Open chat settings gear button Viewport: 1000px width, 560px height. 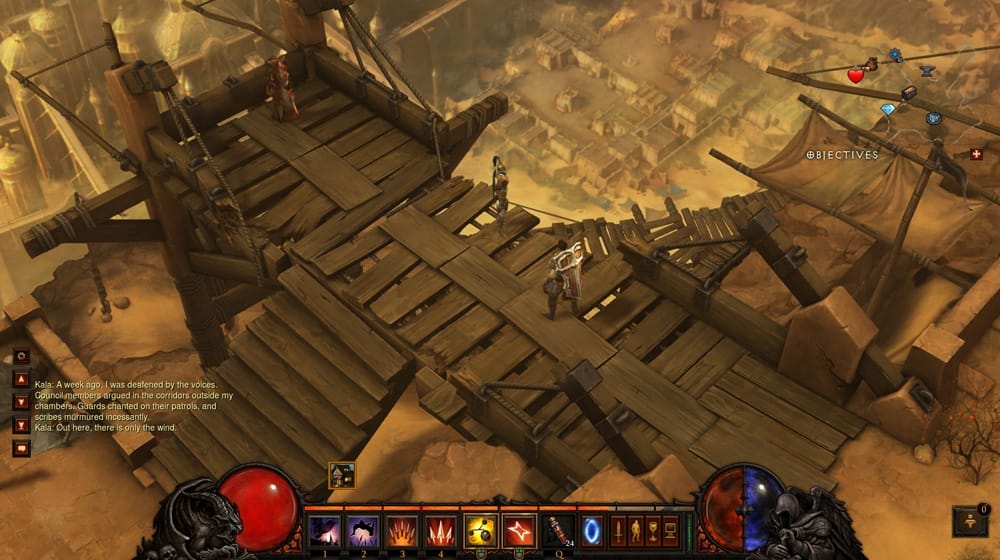click(x=20, y=356)
